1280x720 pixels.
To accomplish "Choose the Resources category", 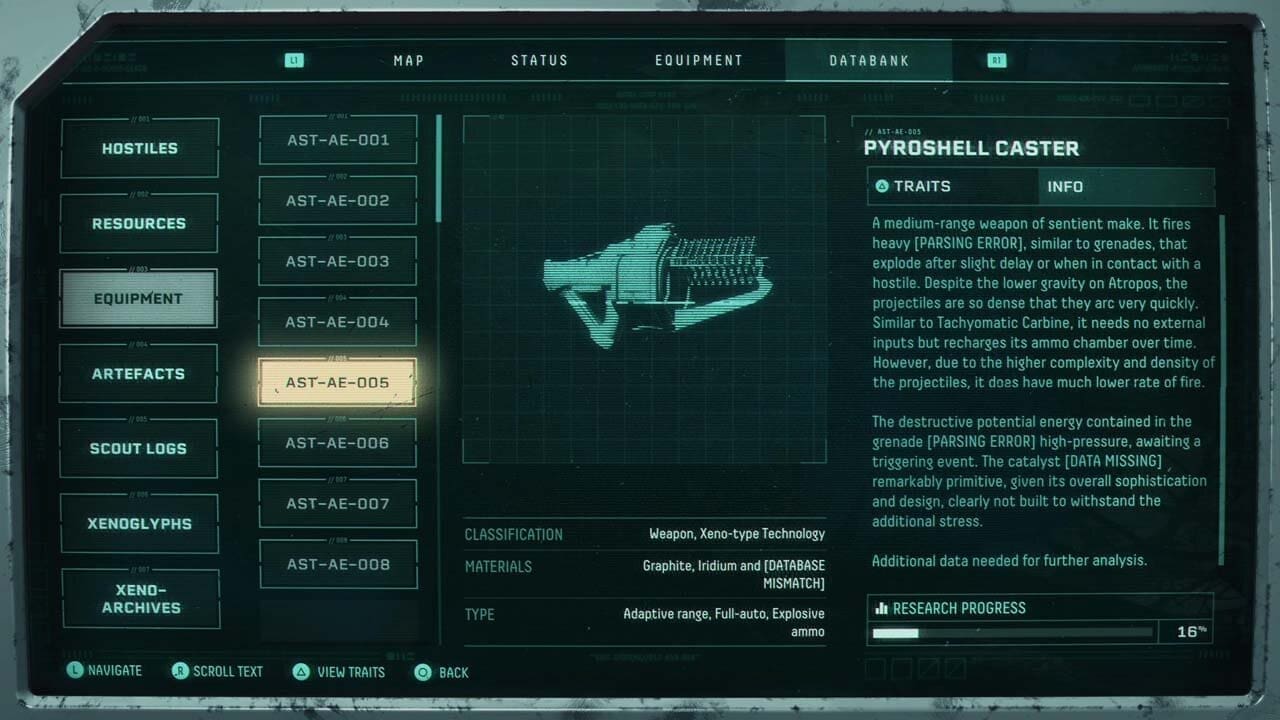I will coord(139,224).
